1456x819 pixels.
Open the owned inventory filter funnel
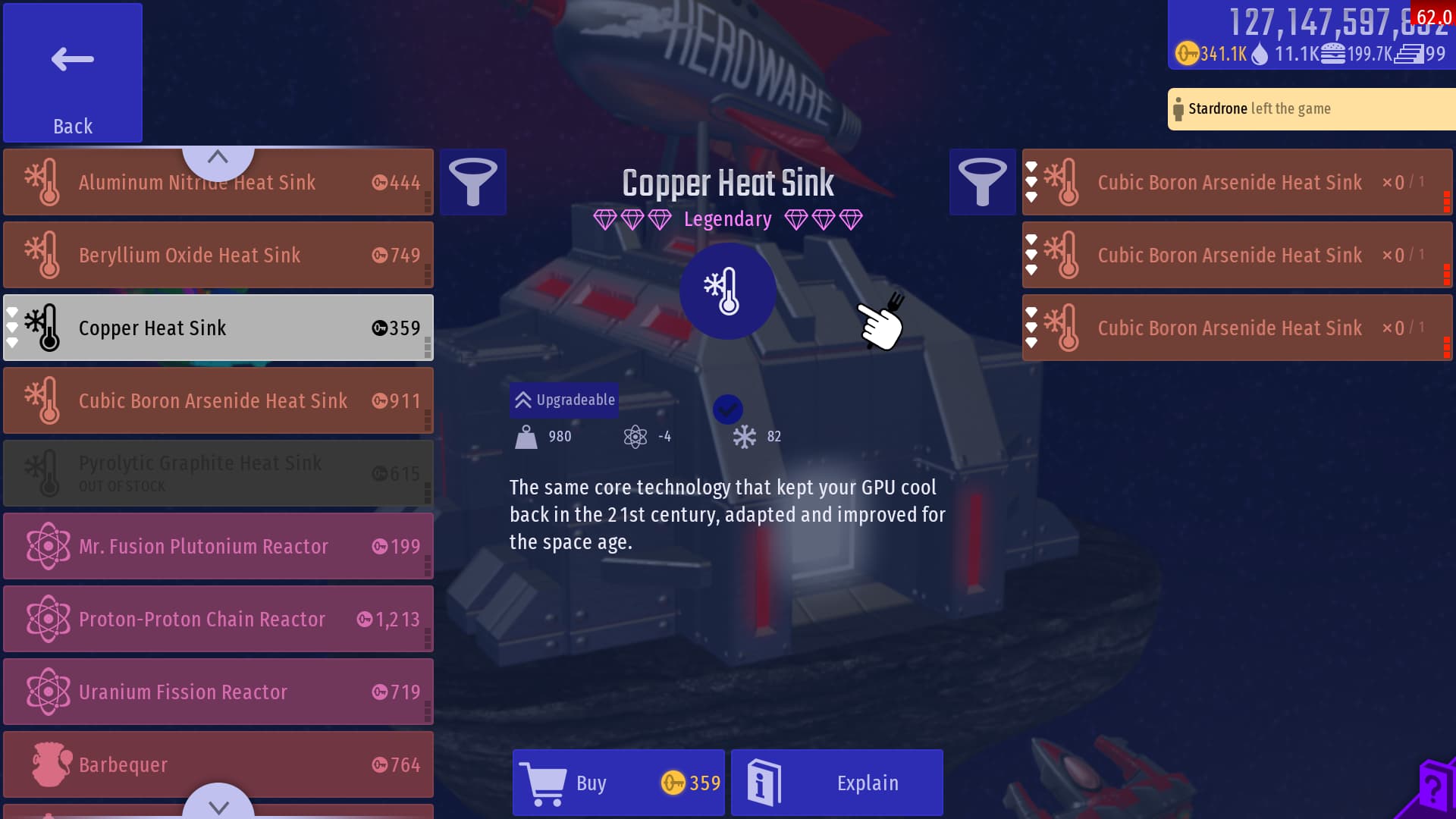(x=982, y=182)
